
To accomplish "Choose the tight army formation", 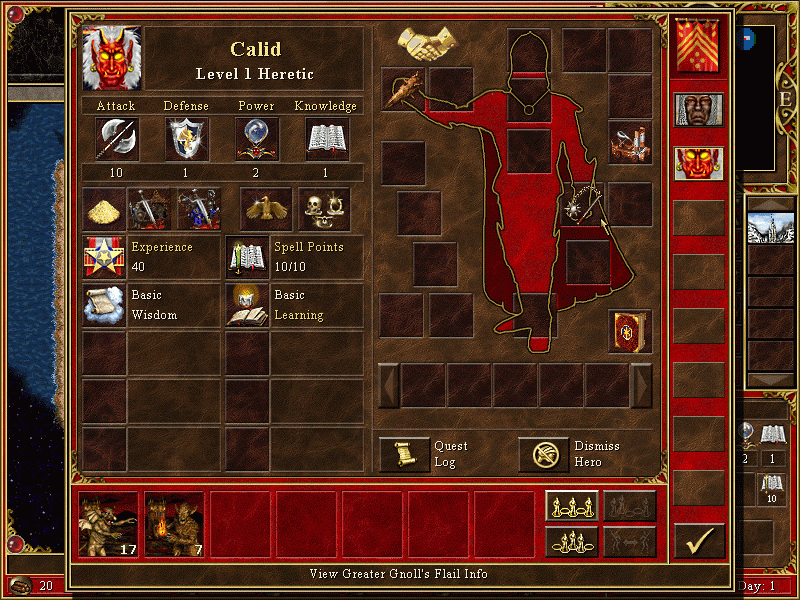I will pos(573,541).
